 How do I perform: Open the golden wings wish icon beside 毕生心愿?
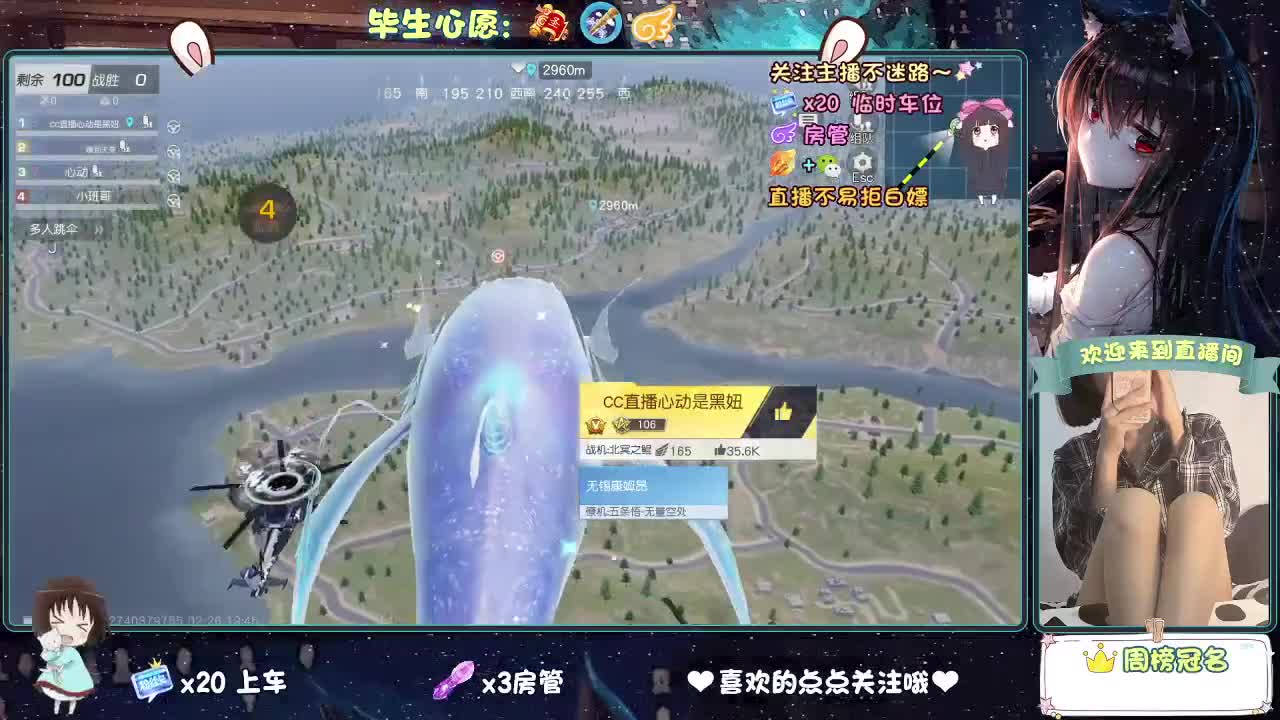tap(655, 21)
